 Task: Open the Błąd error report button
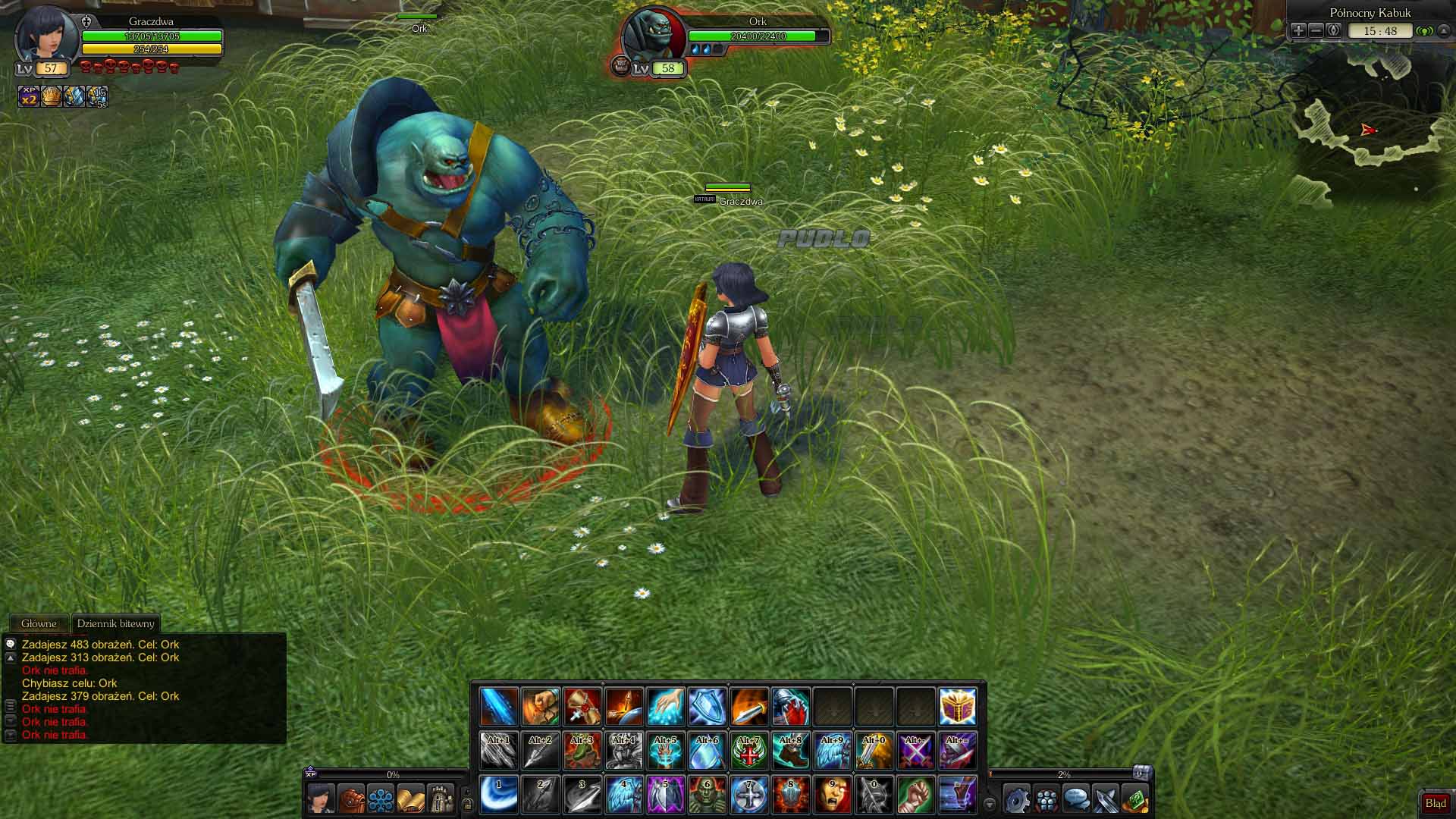pyautogui.click(x=1435, y=803)
